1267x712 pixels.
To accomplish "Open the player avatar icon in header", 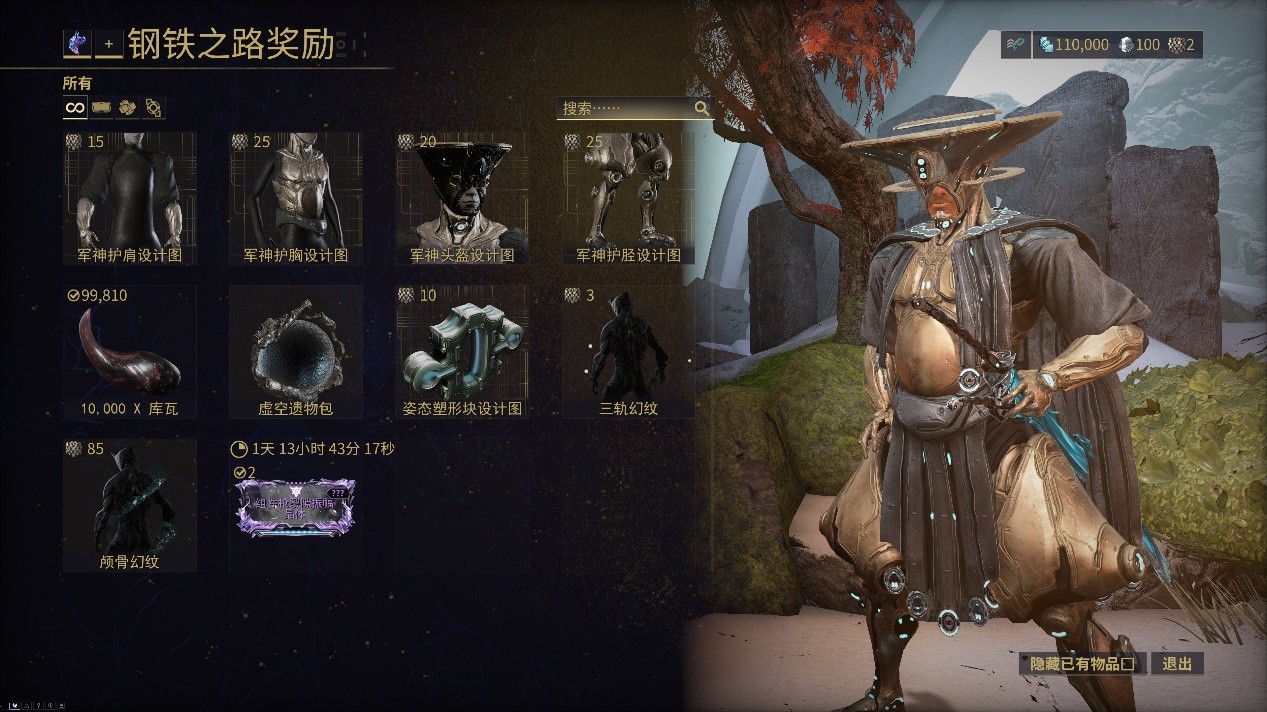I will point(77,44).
